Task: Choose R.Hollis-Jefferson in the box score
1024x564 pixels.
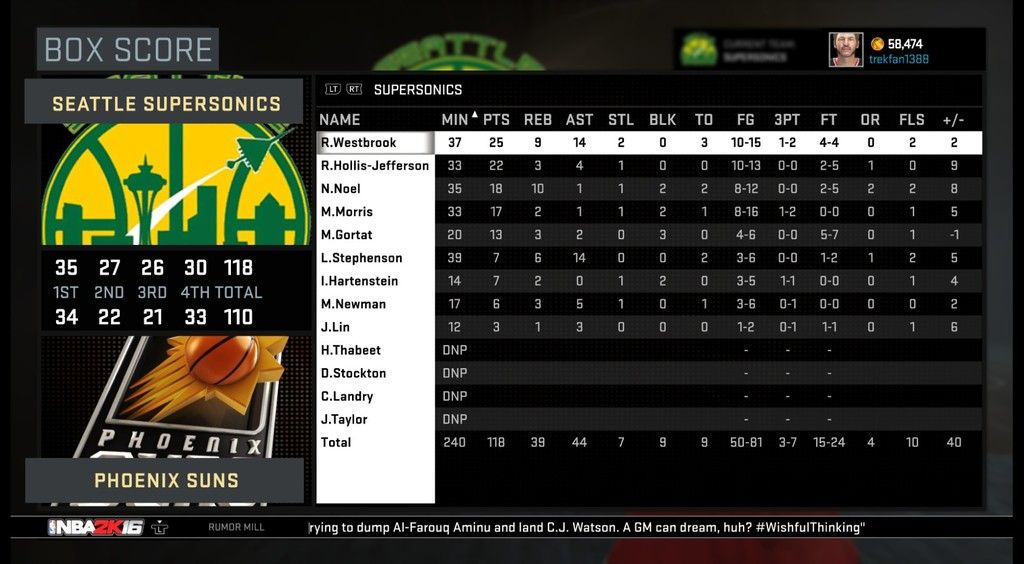Action: [375, 166]
